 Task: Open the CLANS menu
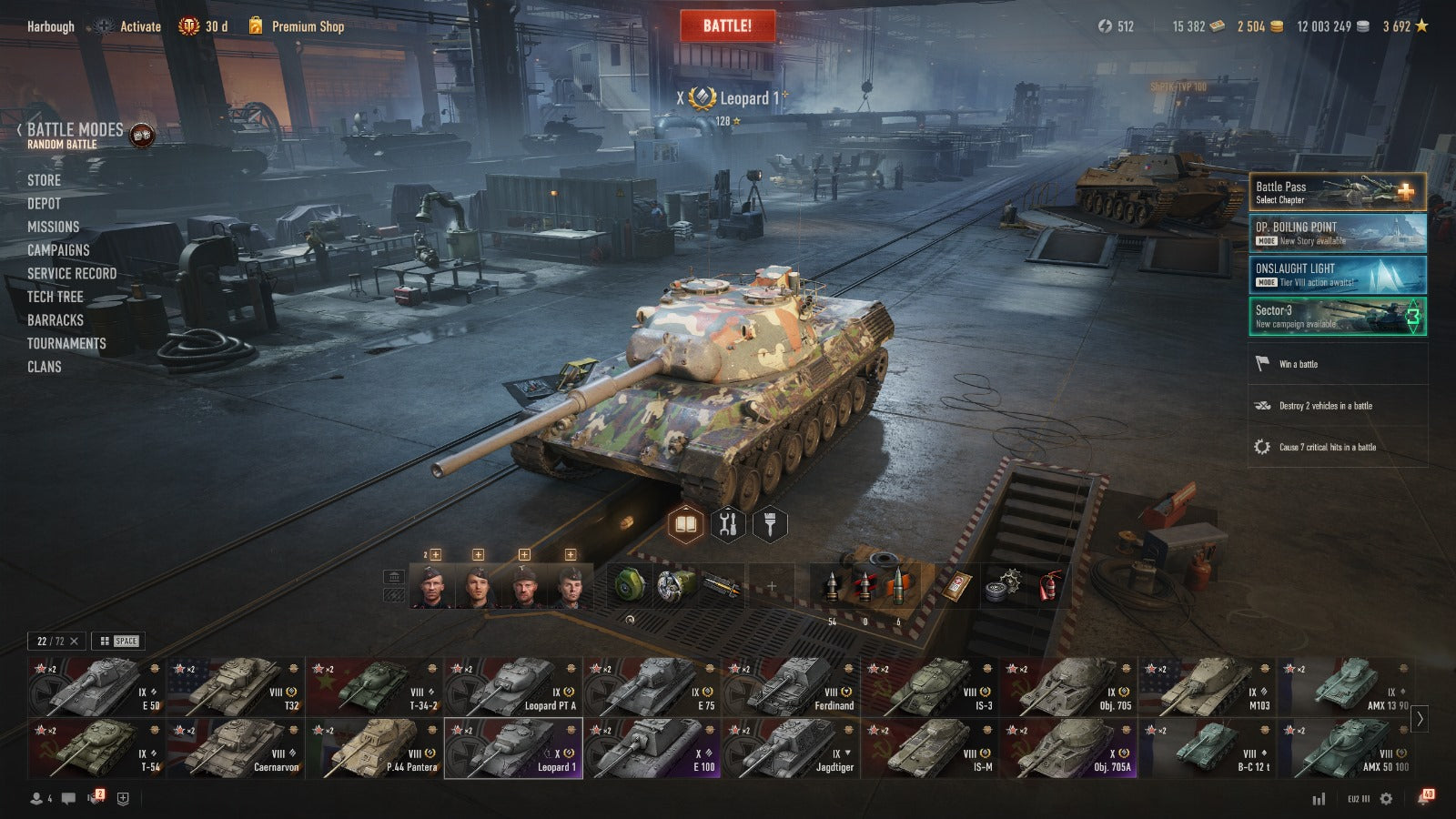[x=44, y=367]
